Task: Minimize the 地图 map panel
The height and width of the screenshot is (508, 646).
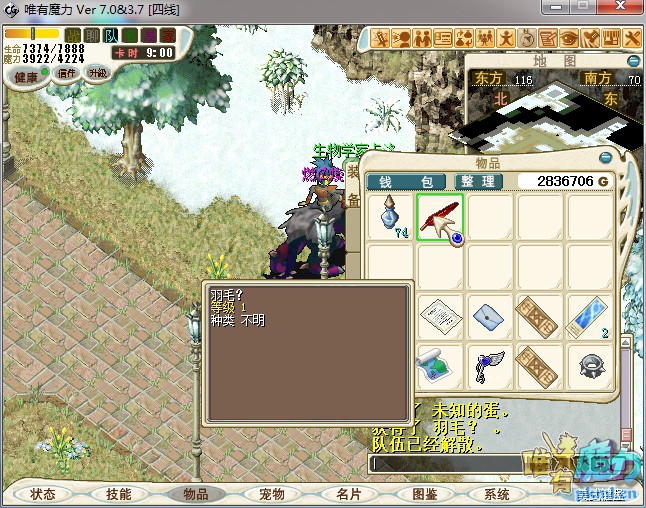Action: 632,59
